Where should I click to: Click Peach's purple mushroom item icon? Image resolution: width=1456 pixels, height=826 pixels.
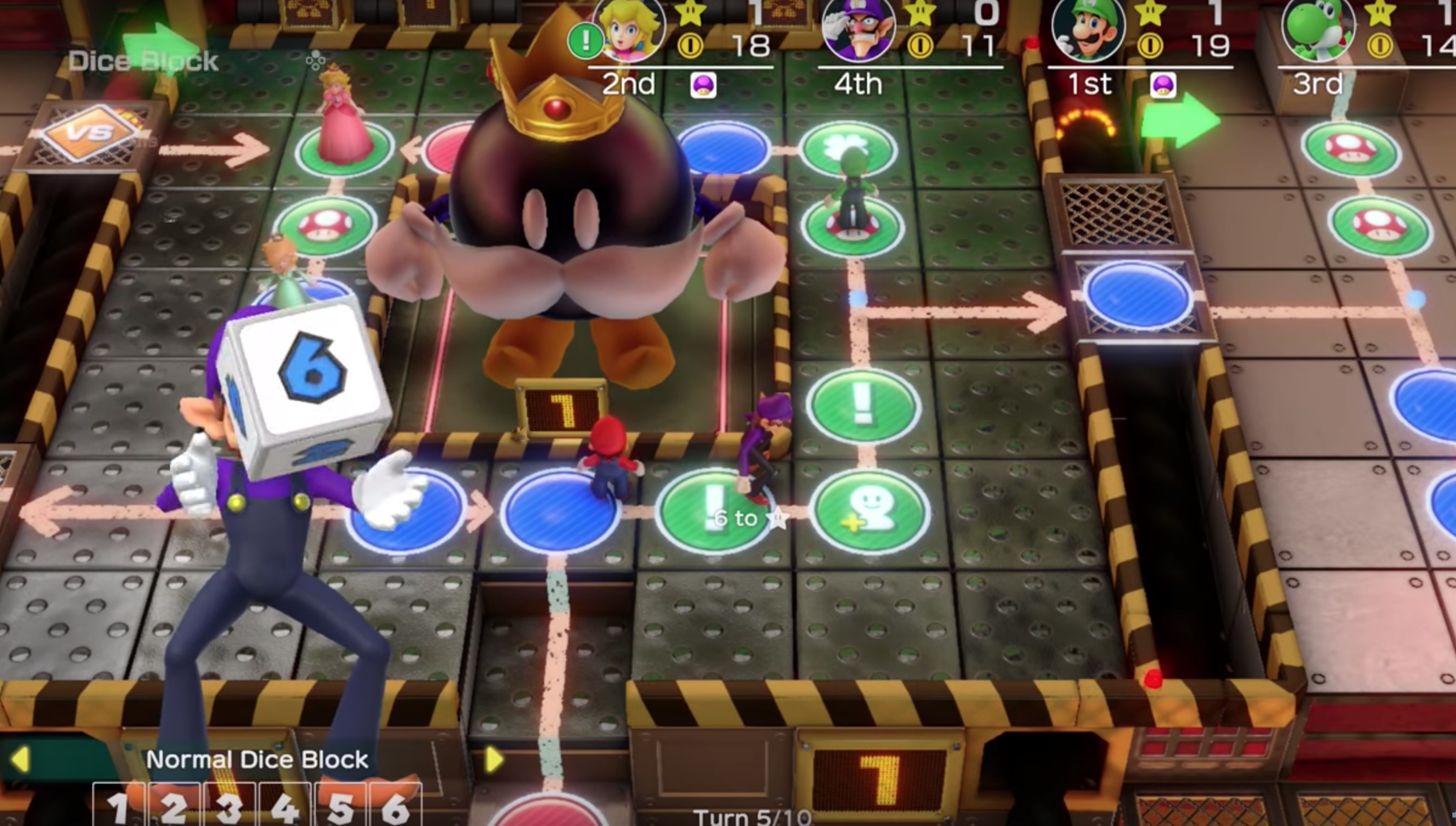tap(703, 85)
